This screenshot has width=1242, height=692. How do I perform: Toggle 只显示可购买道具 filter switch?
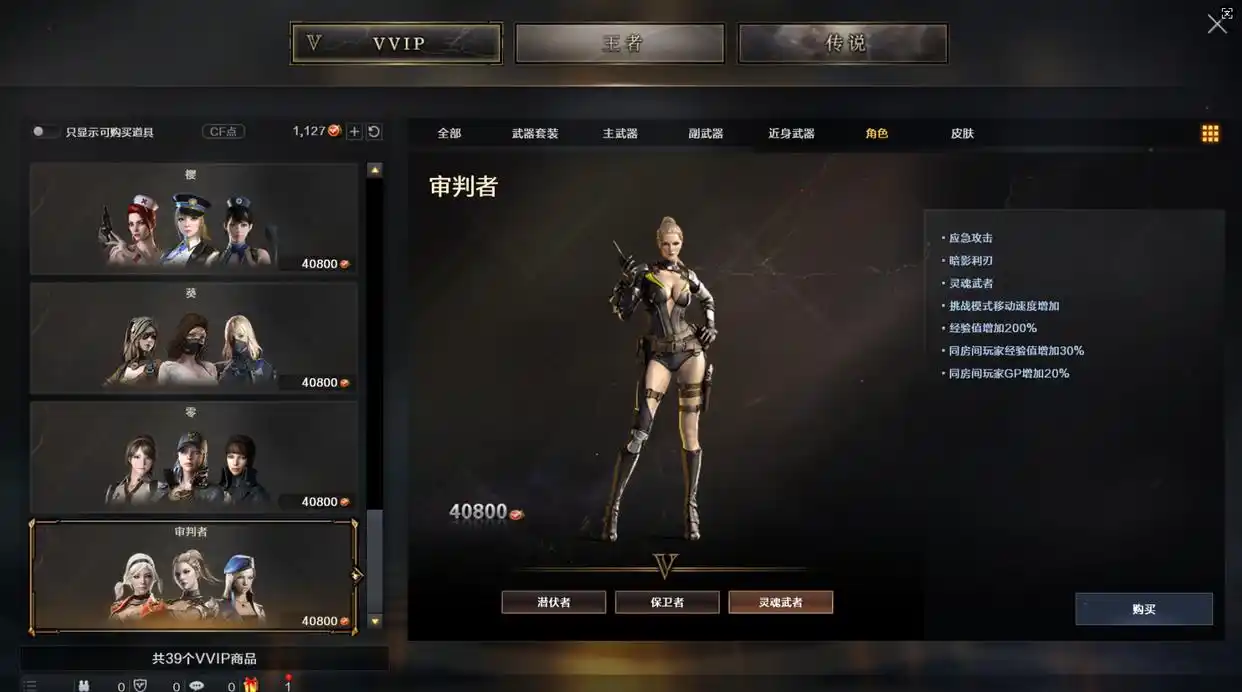point(44,132)
